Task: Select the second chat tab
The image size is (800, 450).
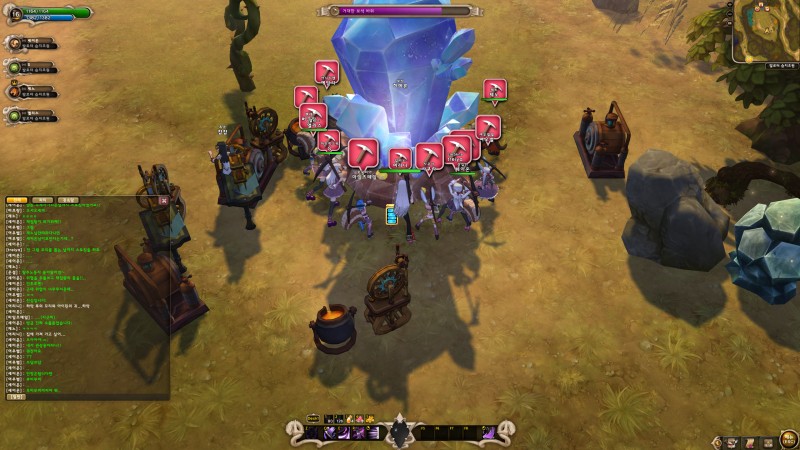Action: click(42, 200)
